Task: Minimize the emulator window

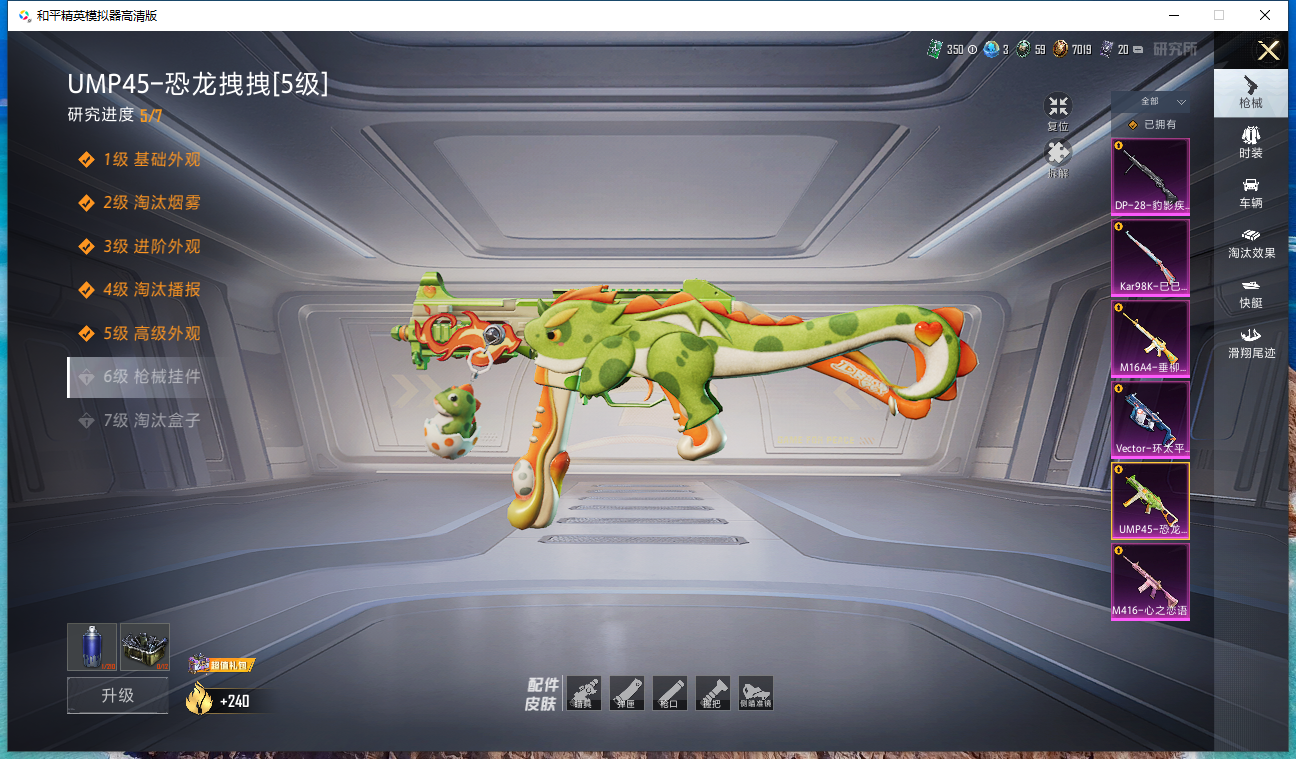Action: [x=1172, y=15]
